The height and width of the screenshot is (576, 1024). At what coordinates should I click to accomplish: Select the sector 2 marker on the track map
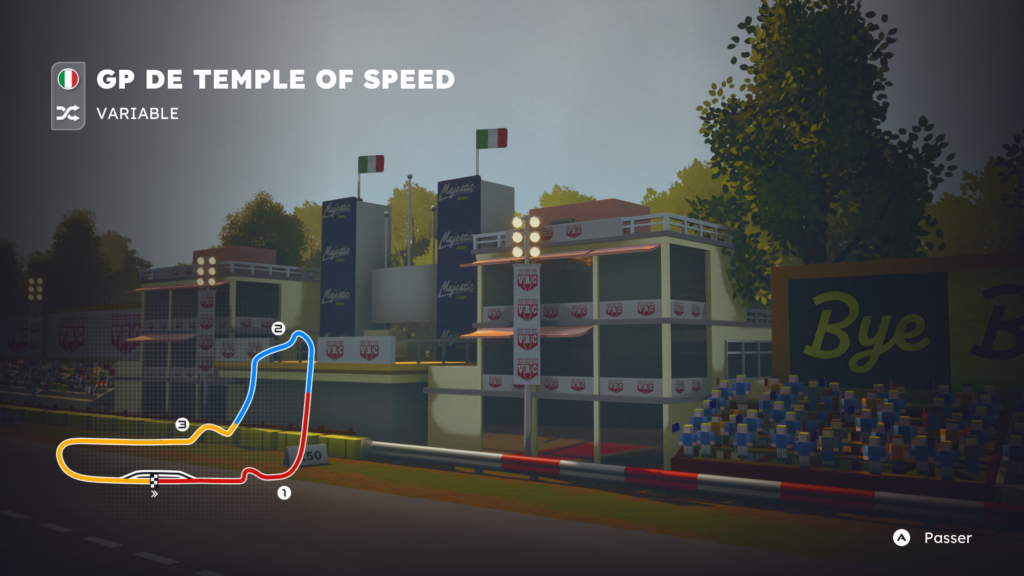point(278,328)
